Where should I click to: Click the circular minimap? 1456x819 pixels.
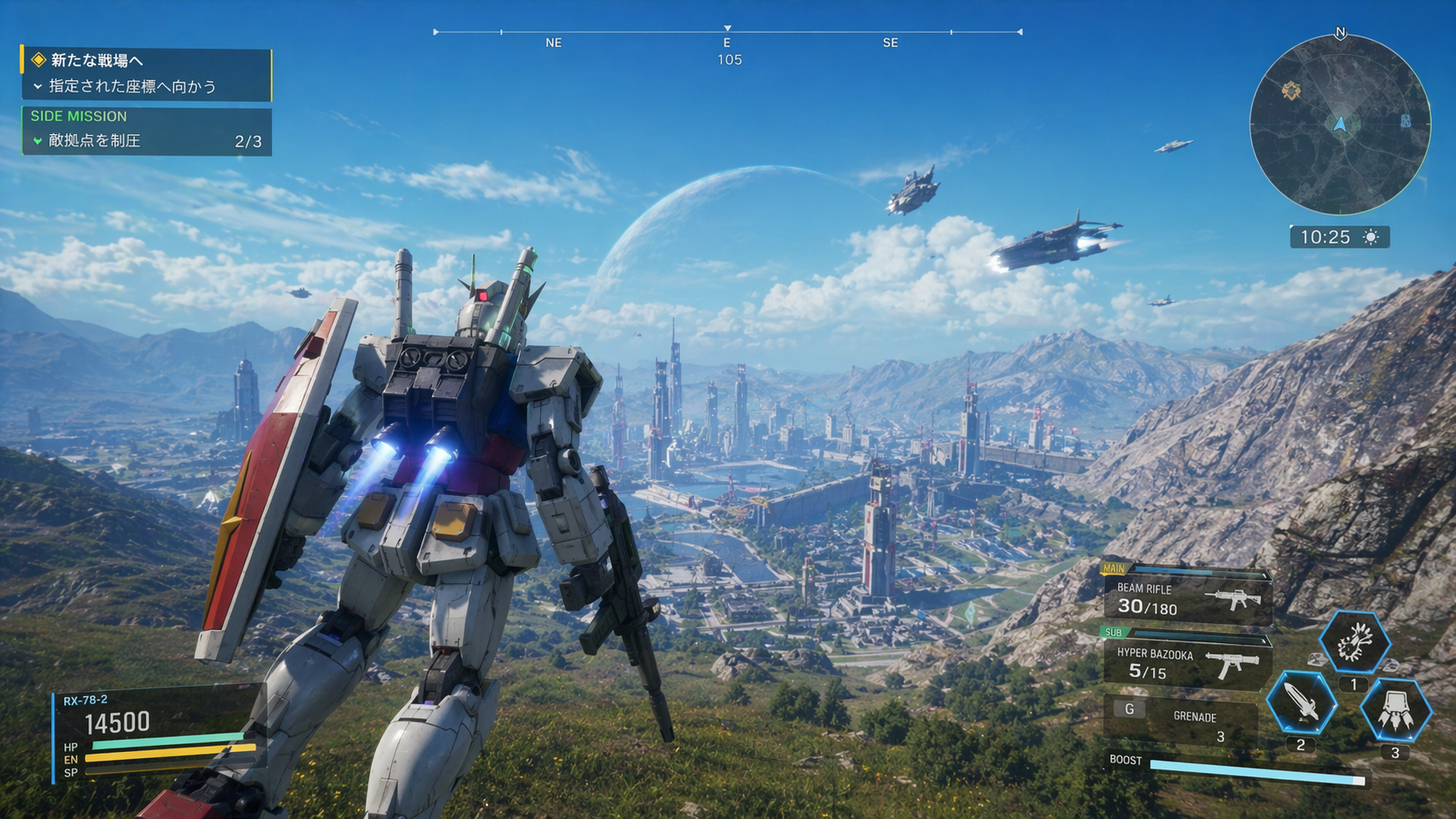click(x=1339, y=124)
